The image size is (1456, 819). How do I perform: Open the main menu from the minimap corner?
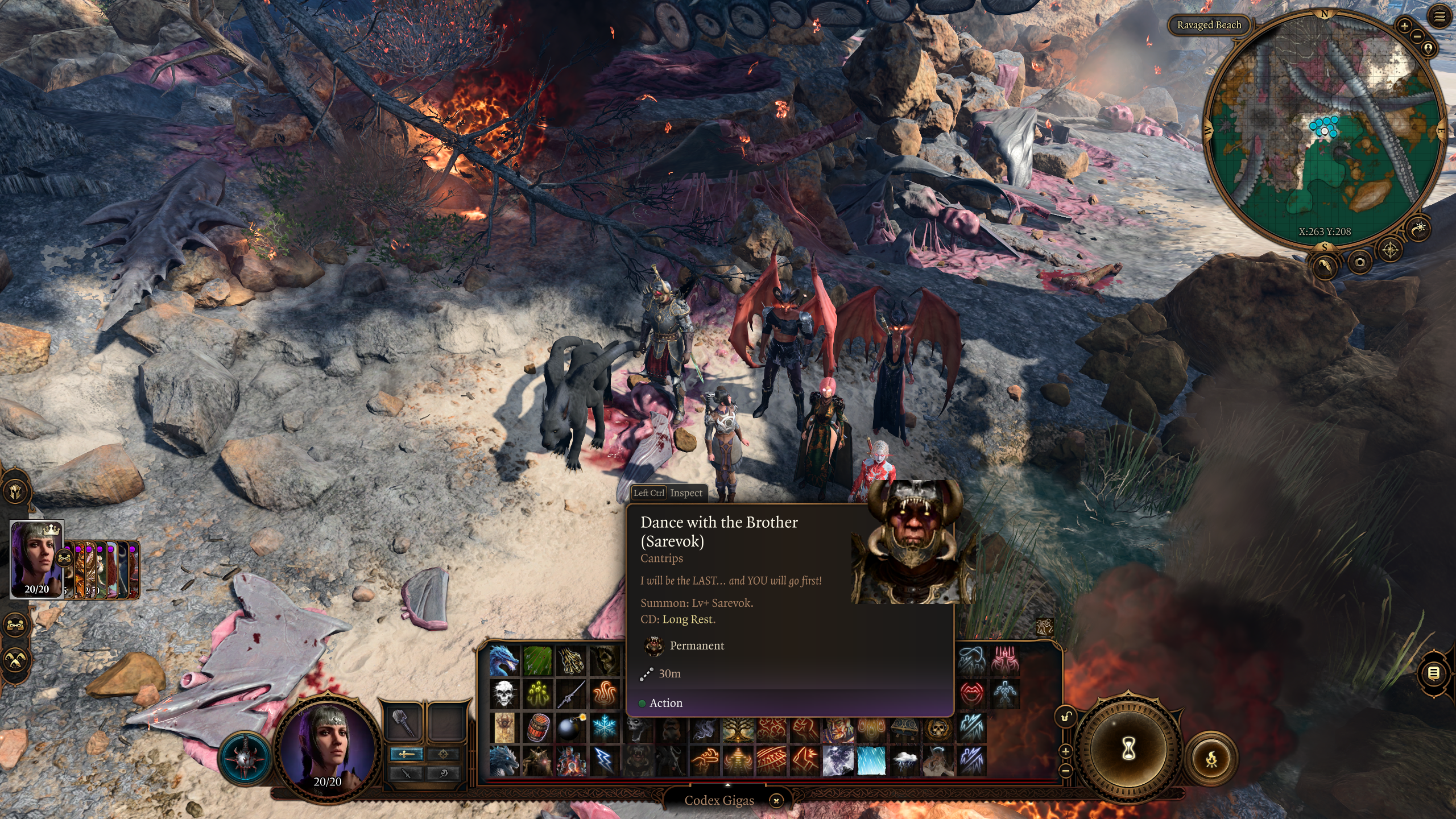coord(1439,17)
